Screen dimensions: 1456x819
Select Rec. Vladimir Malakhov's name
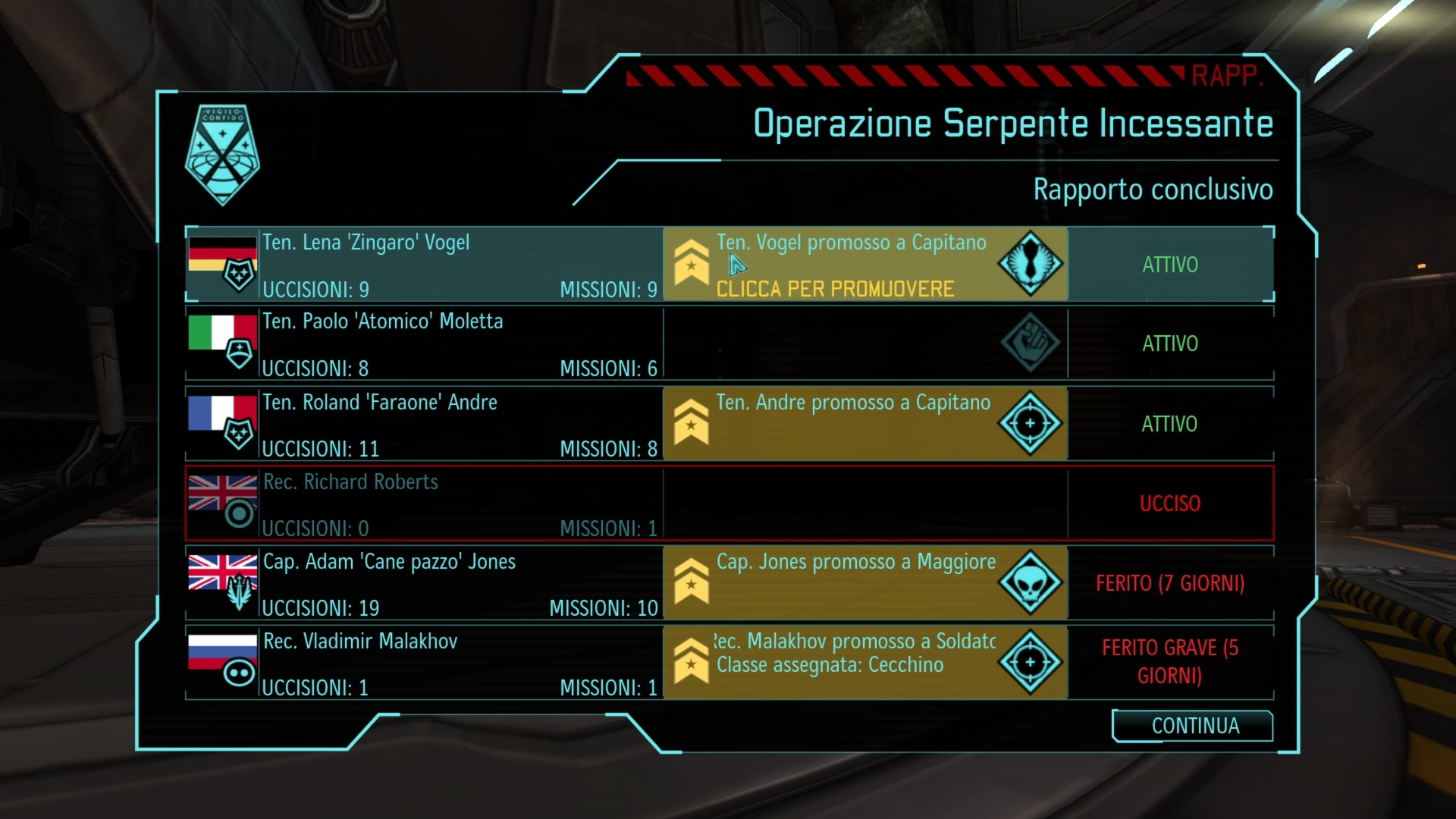pos(360,642)
